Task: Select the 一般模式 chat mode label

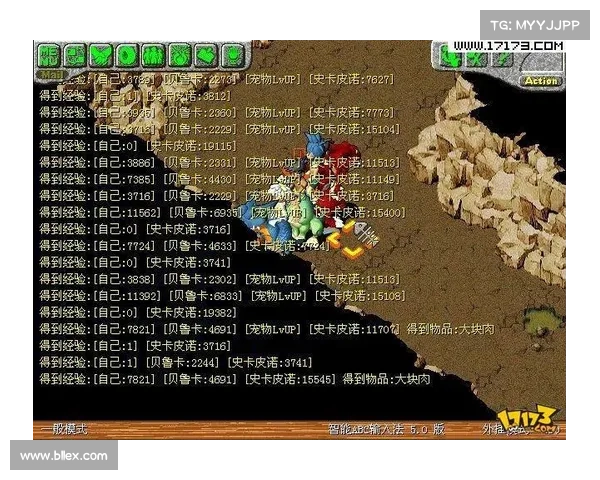Action: pos(63,429)
